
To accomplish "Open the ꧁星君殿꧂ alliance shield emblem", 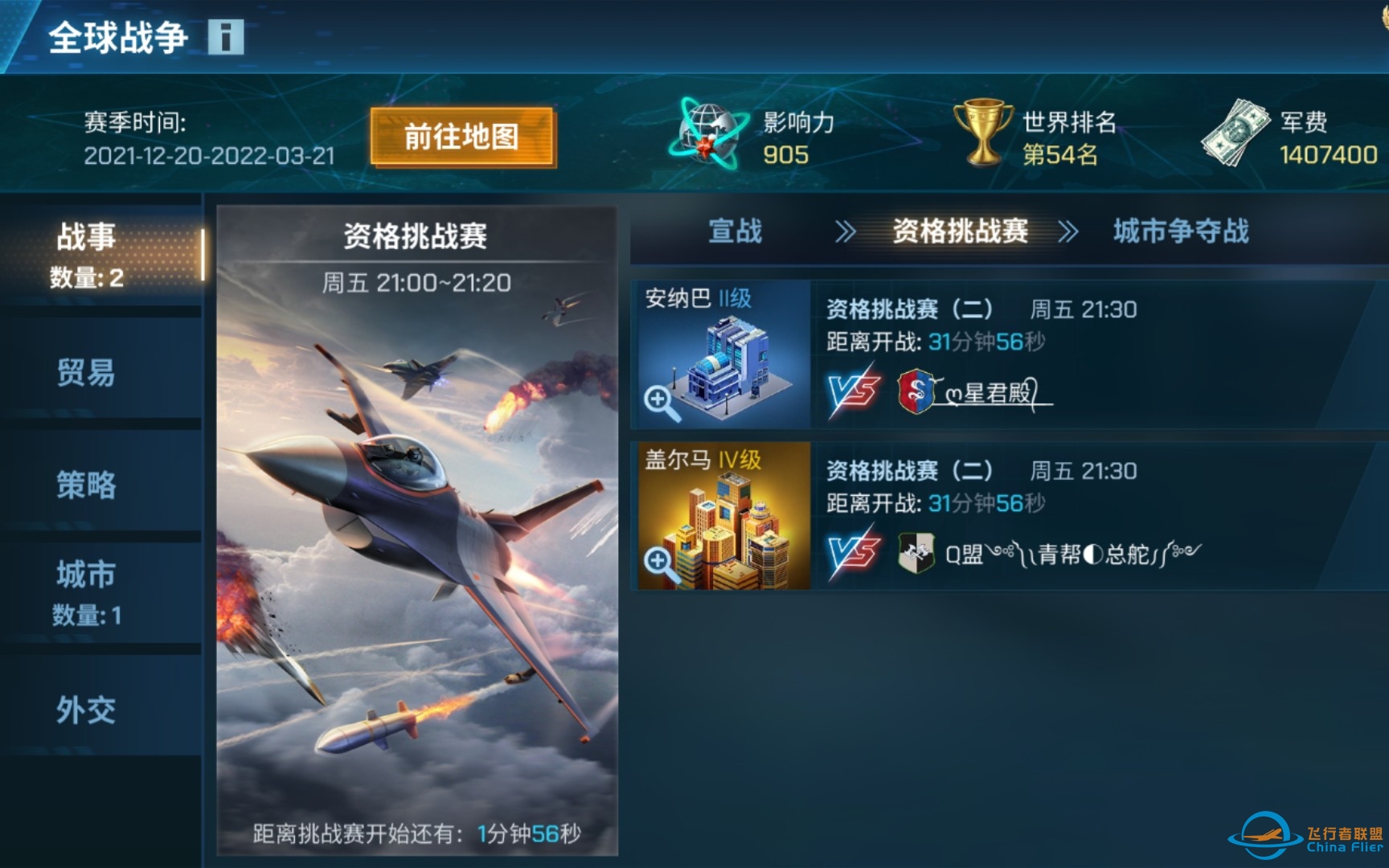I will [x=916, y=393].
